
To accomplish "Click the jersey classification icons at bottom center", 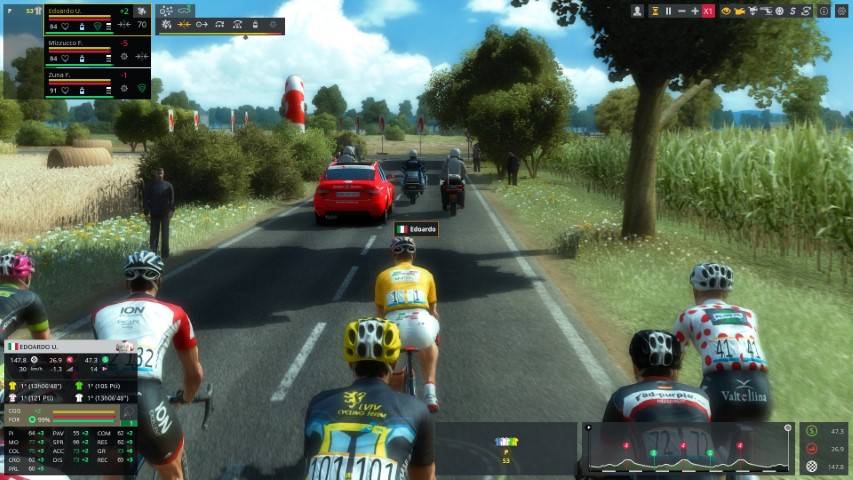I will point(507,441).
